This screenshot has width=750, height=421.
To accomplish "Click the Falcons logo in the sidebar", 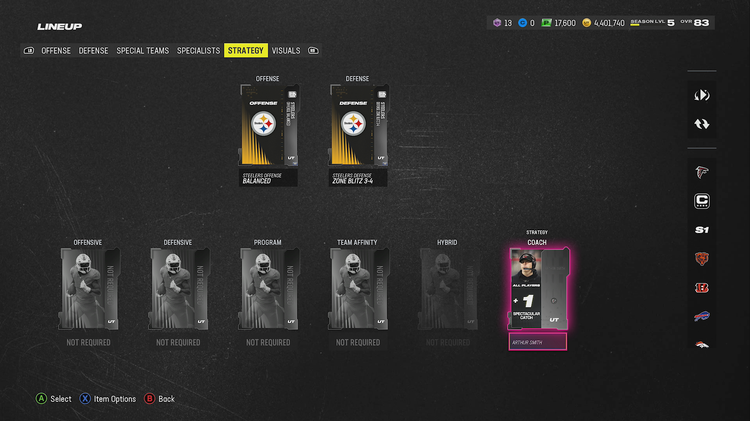I will tap(702, 172).
